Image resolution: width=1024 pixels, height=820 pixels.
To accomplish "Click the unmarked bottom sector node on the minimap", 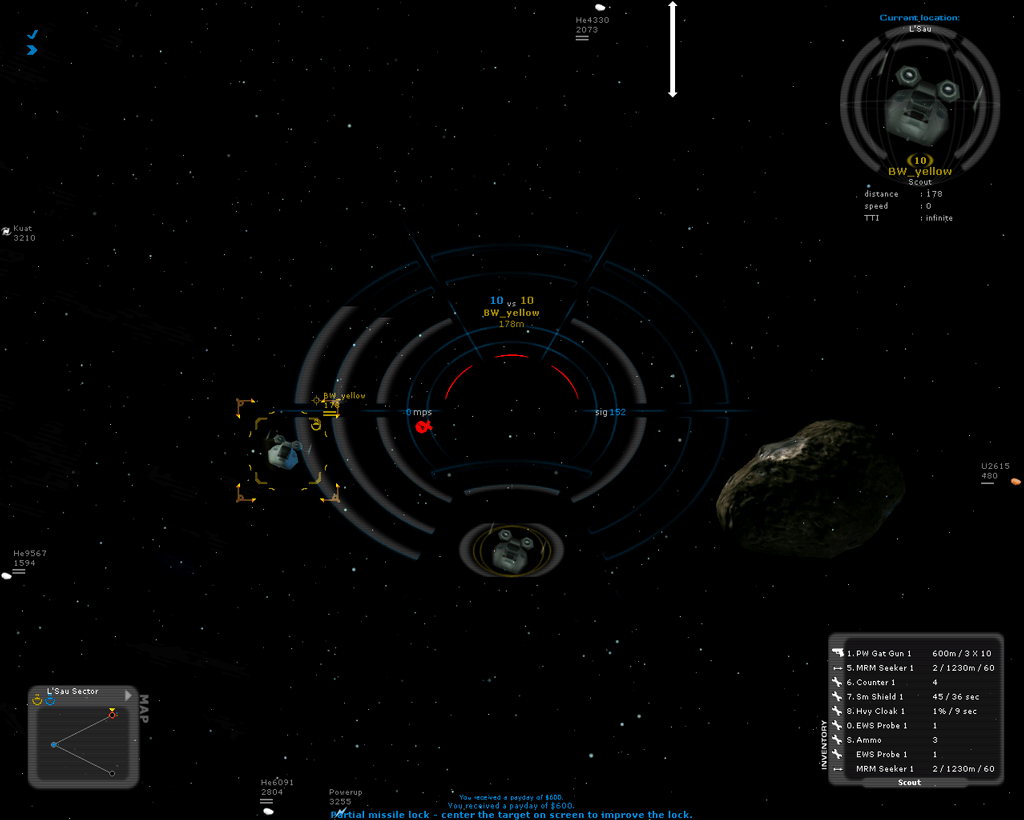I will pyautogui.click(x=112, y=773).
